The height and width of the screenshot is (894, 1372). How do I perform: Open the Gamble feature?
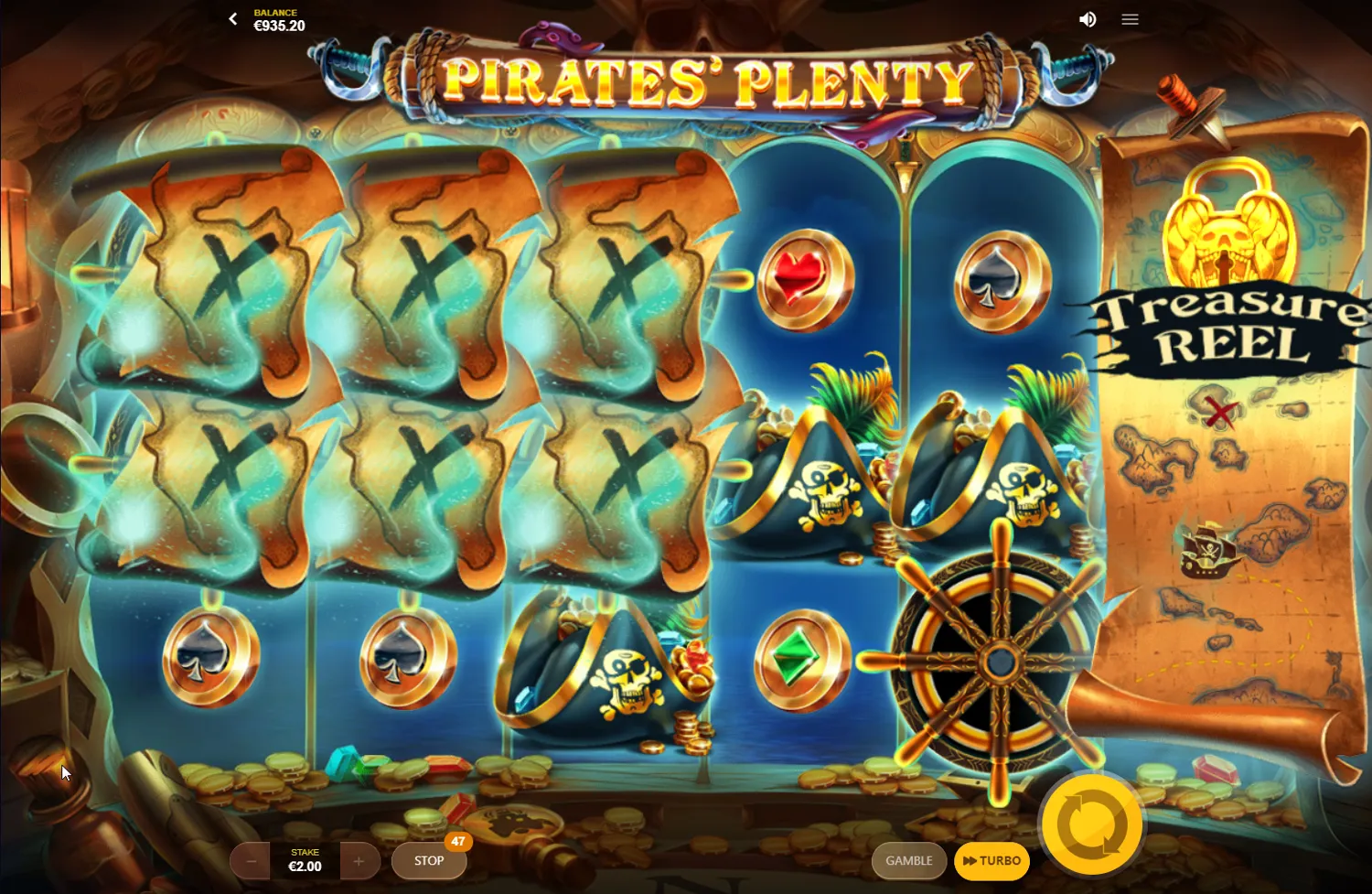coord(909,860)
